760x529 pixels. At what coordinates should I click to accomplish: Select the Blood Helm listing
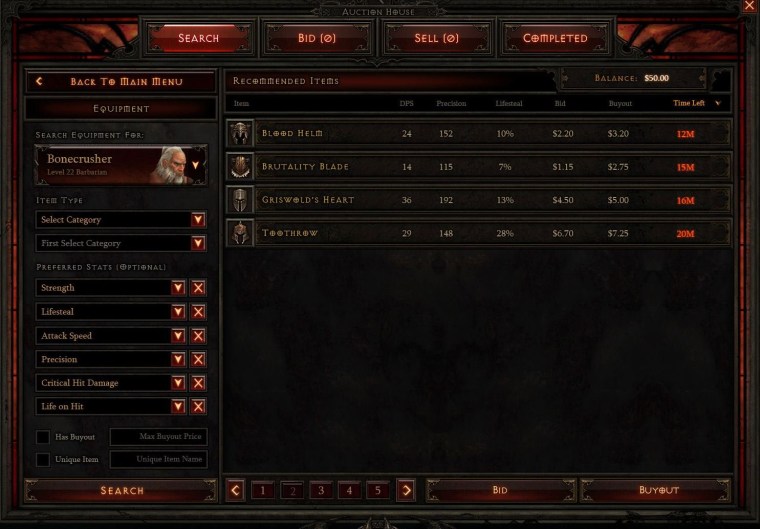pyautogui.click(x=478, y=133)
